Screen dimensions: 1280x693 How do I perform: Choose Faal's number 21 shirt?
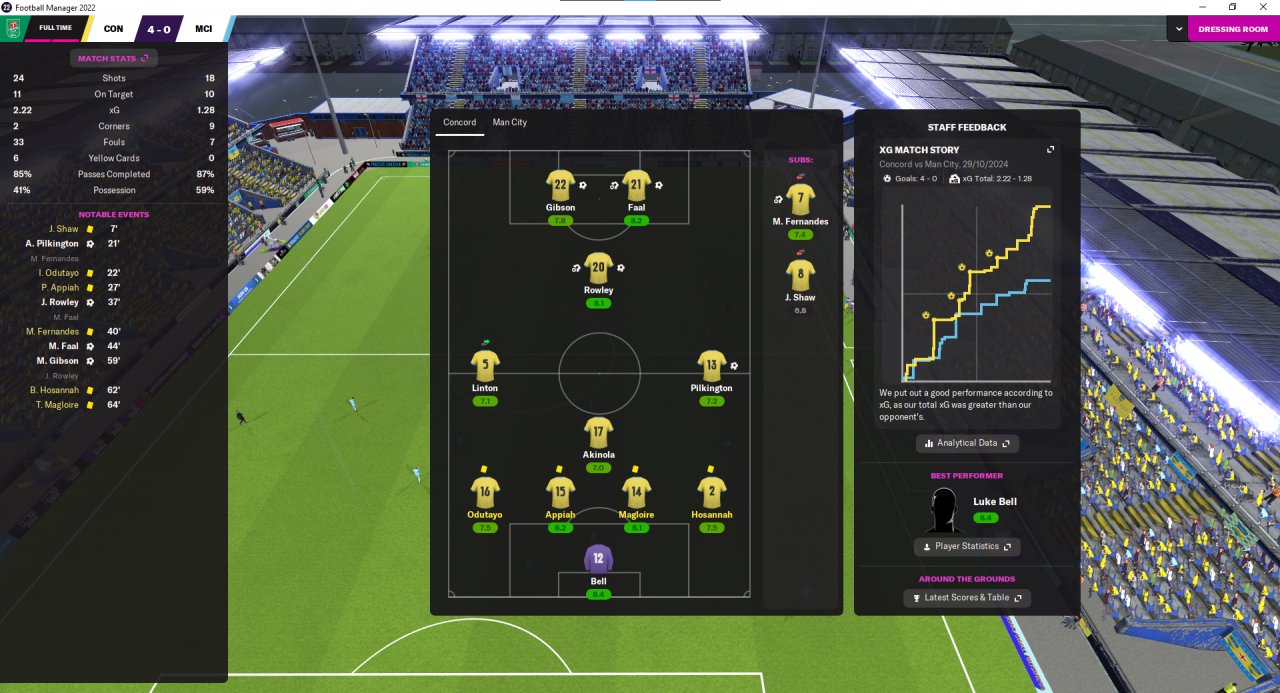636,185
